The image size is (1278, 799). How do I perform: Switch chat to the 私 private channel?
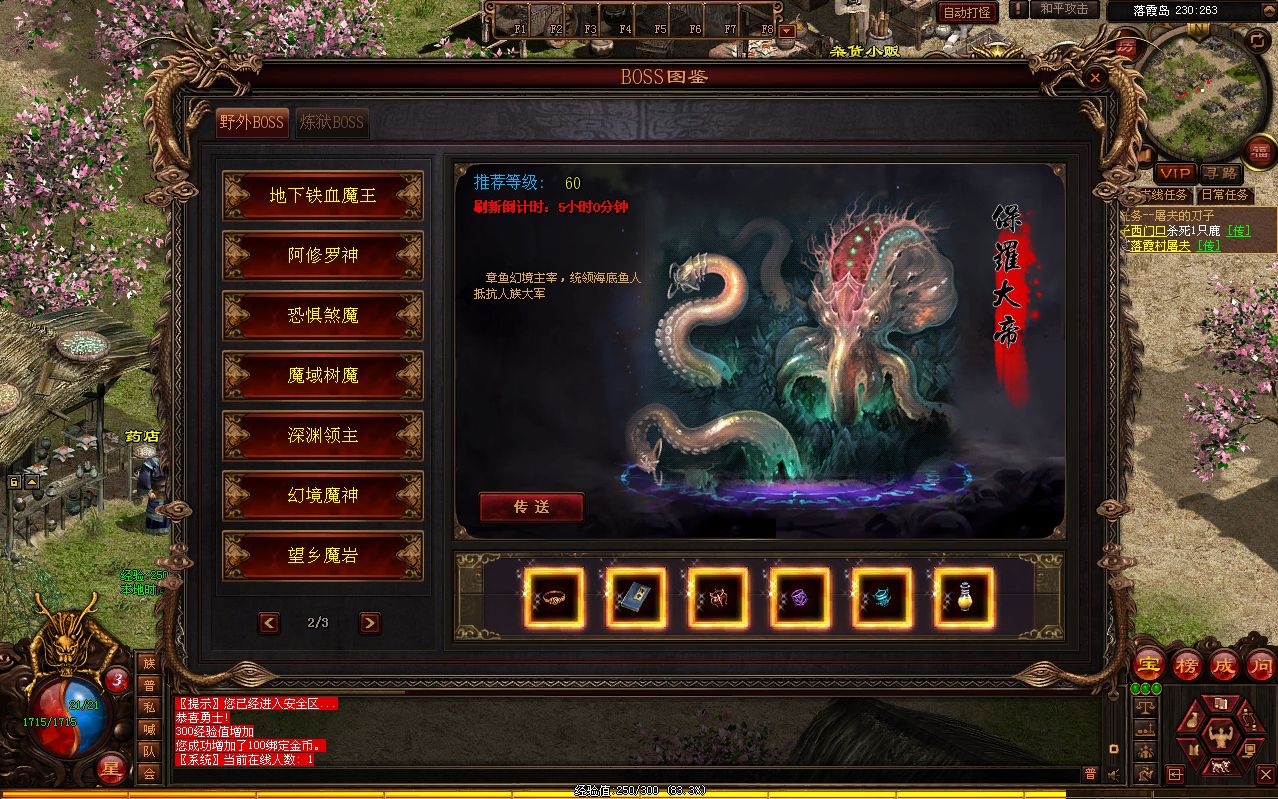coord(149,706)
